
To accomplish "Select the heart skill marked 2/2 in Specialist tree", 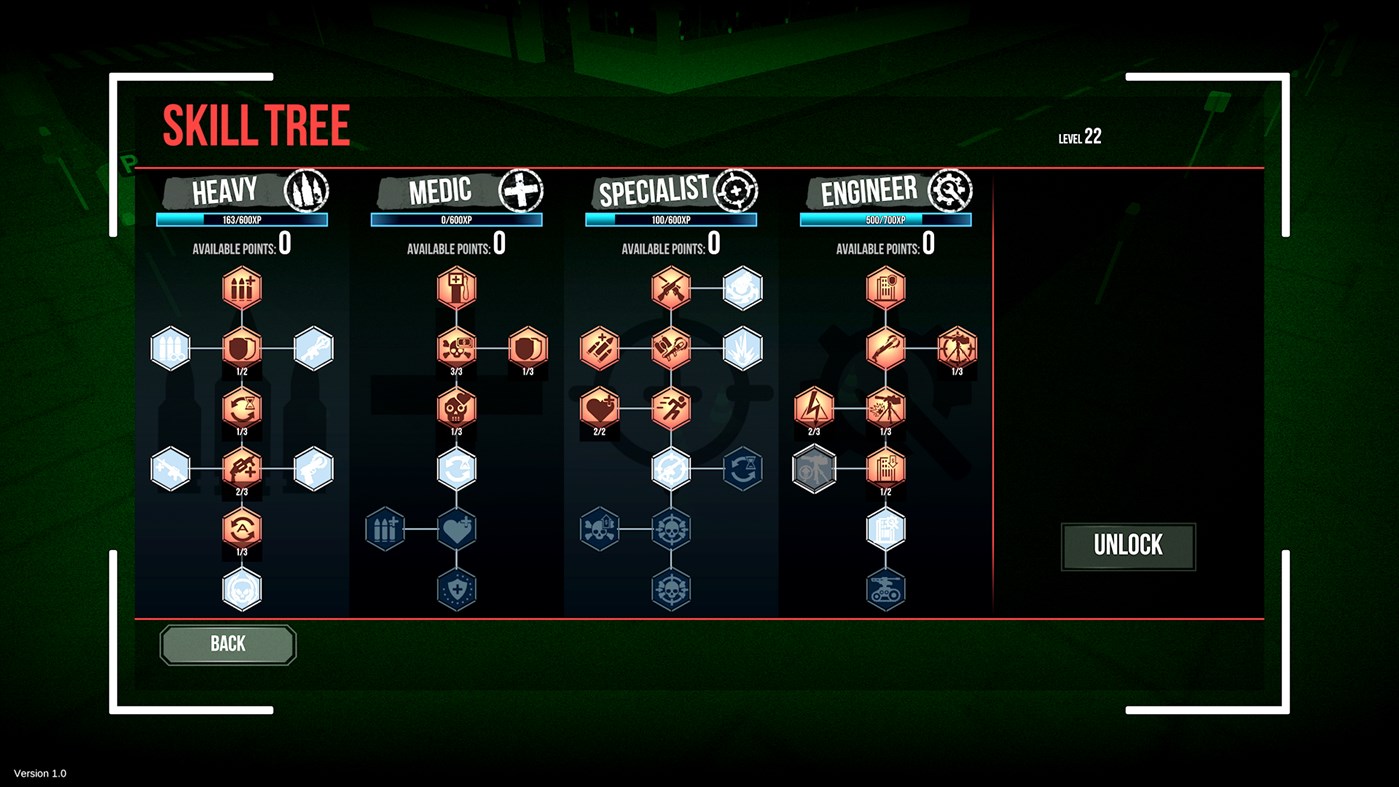I will [601, 408].
